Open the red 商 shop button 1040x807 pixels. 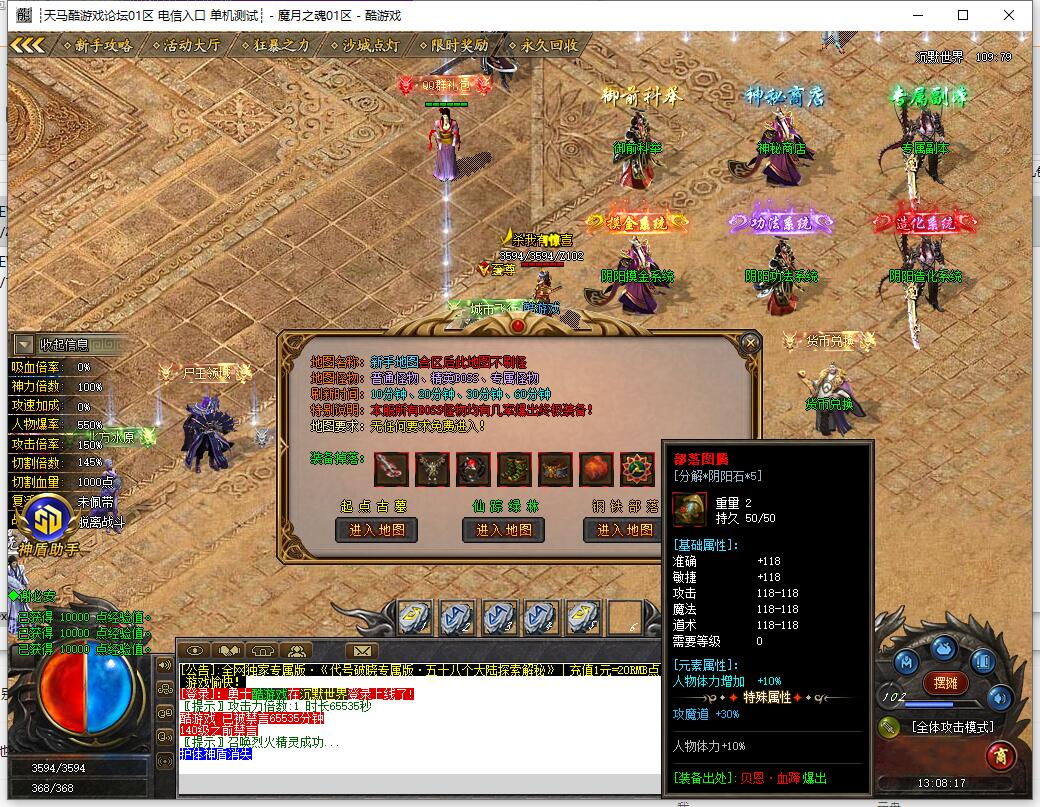[x=1000, y=757]
